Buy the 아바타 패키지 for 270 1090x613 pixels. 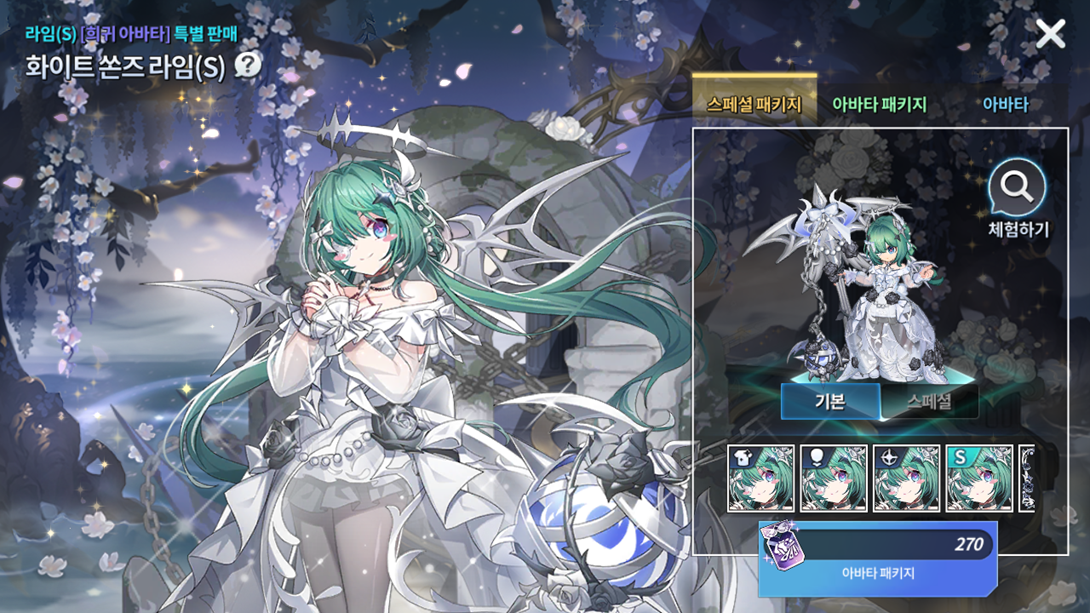pos(878,557)
